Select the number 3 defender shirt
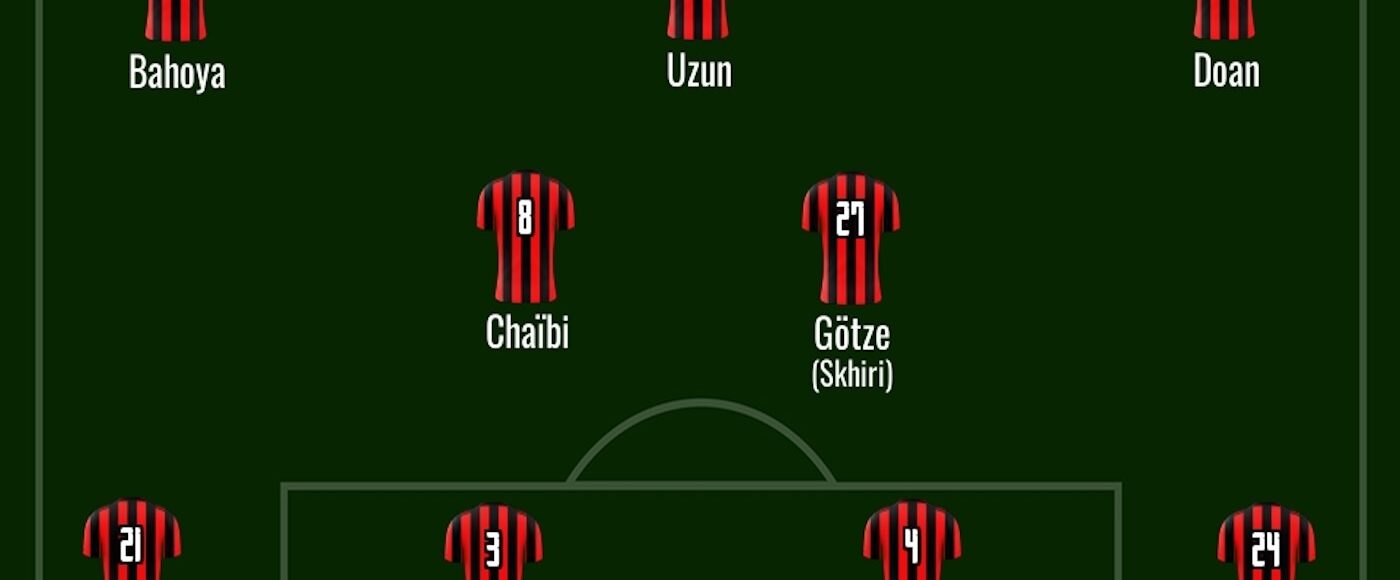 pos(493,543)
